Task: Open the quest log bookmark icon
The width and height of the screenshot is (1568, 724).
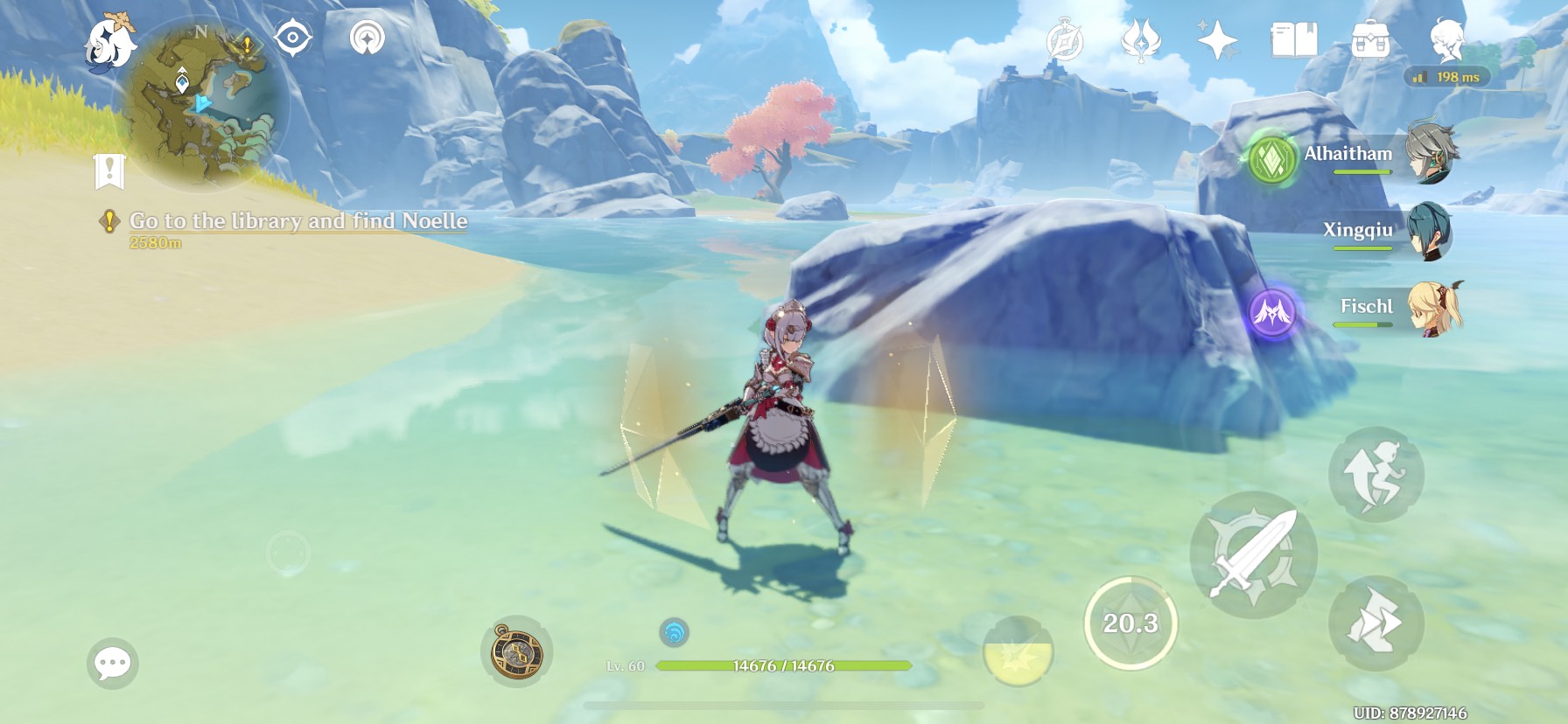Action: [x=109, y=171]
